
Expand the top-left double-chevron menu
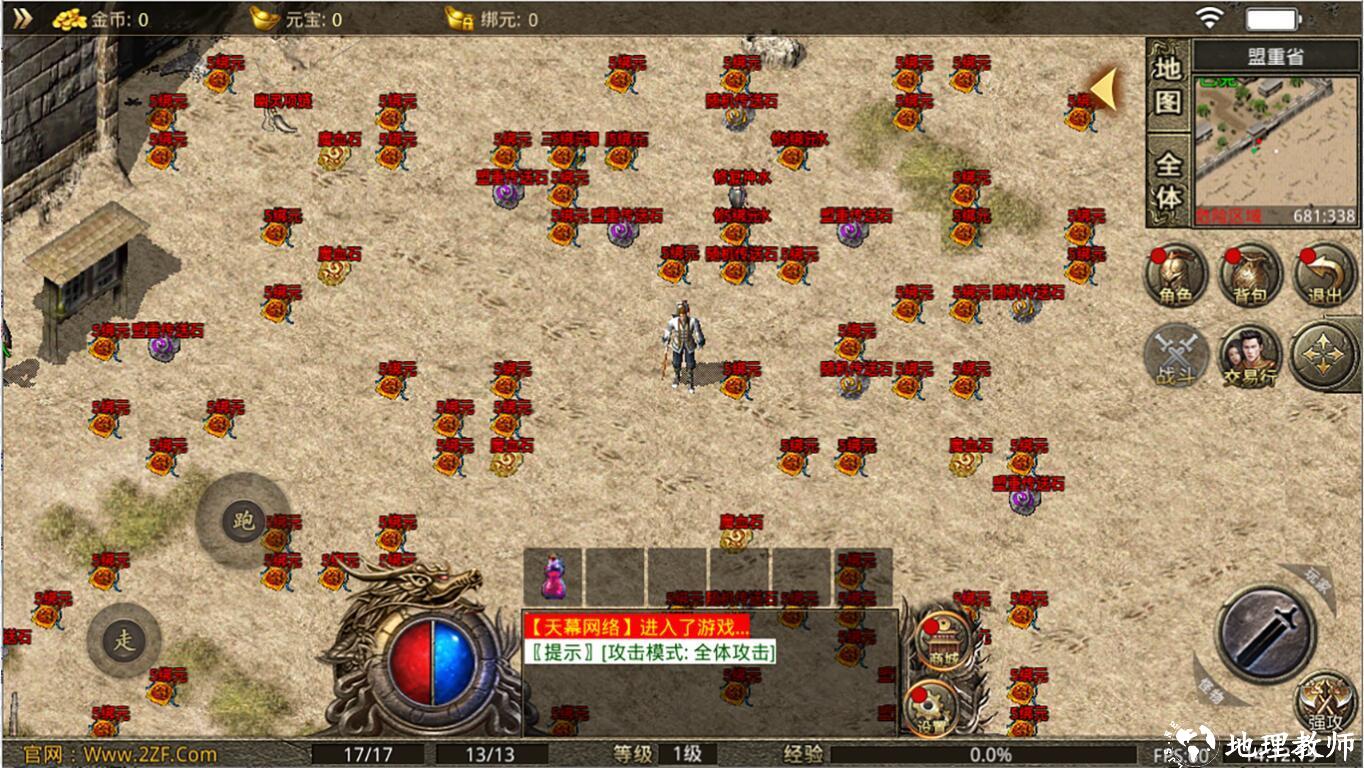tap(22, 18)
